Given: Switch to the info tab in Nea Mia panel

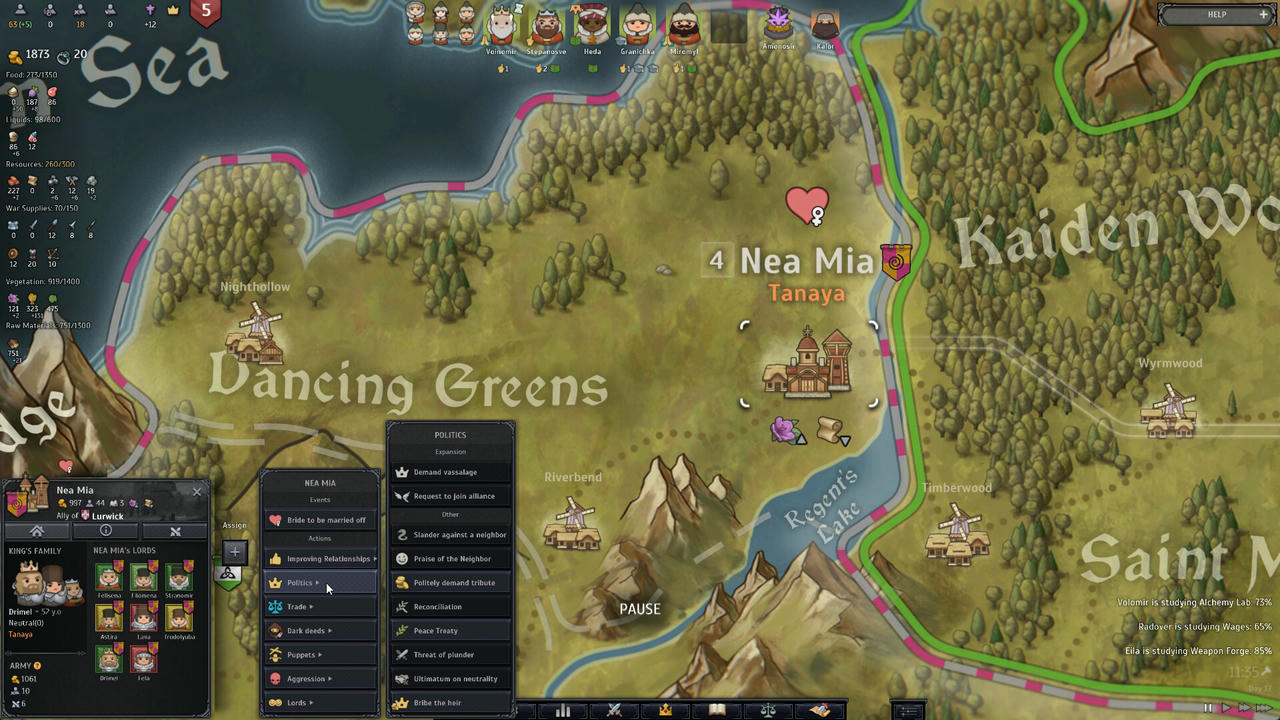Looking at the screenshot, I should [x=105, y=531].
